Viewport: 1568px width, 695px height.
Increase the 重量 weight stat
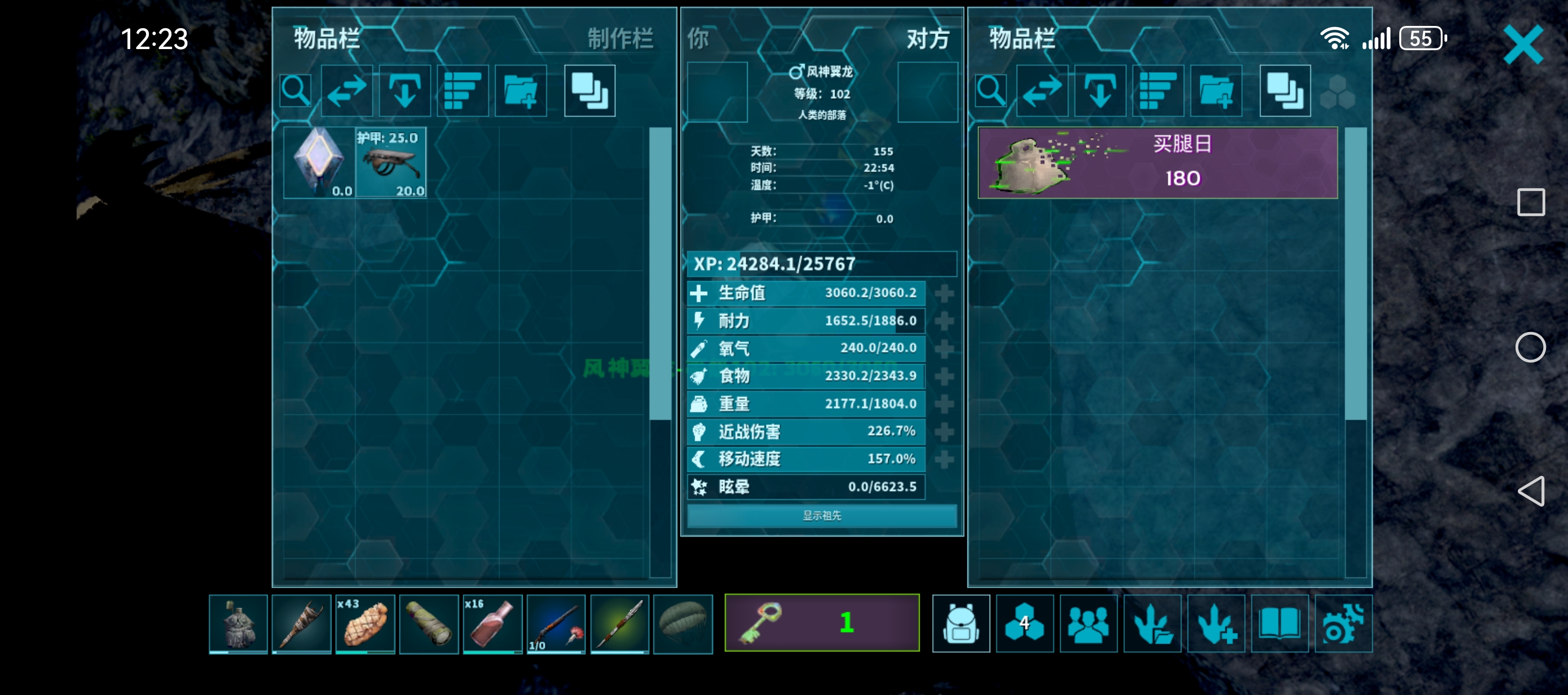pyautogui.click(x=943, y=404)
